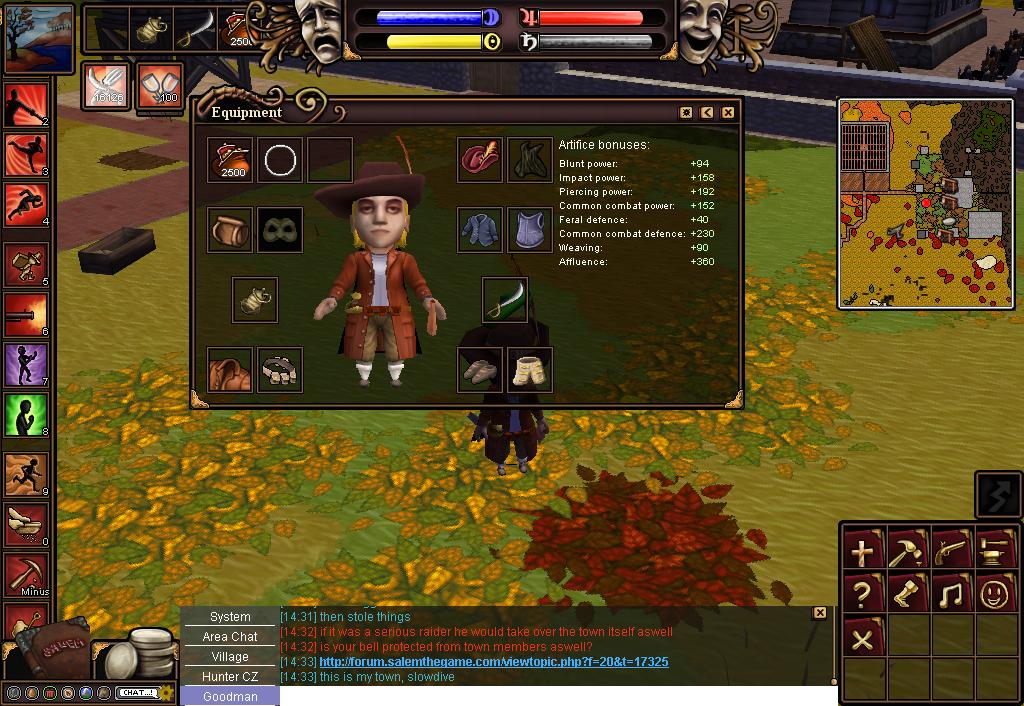Select the pouch with 2500 count
Image resolution: width=1024 pixels, height=706 pixels.
click(x=230, y=160)
